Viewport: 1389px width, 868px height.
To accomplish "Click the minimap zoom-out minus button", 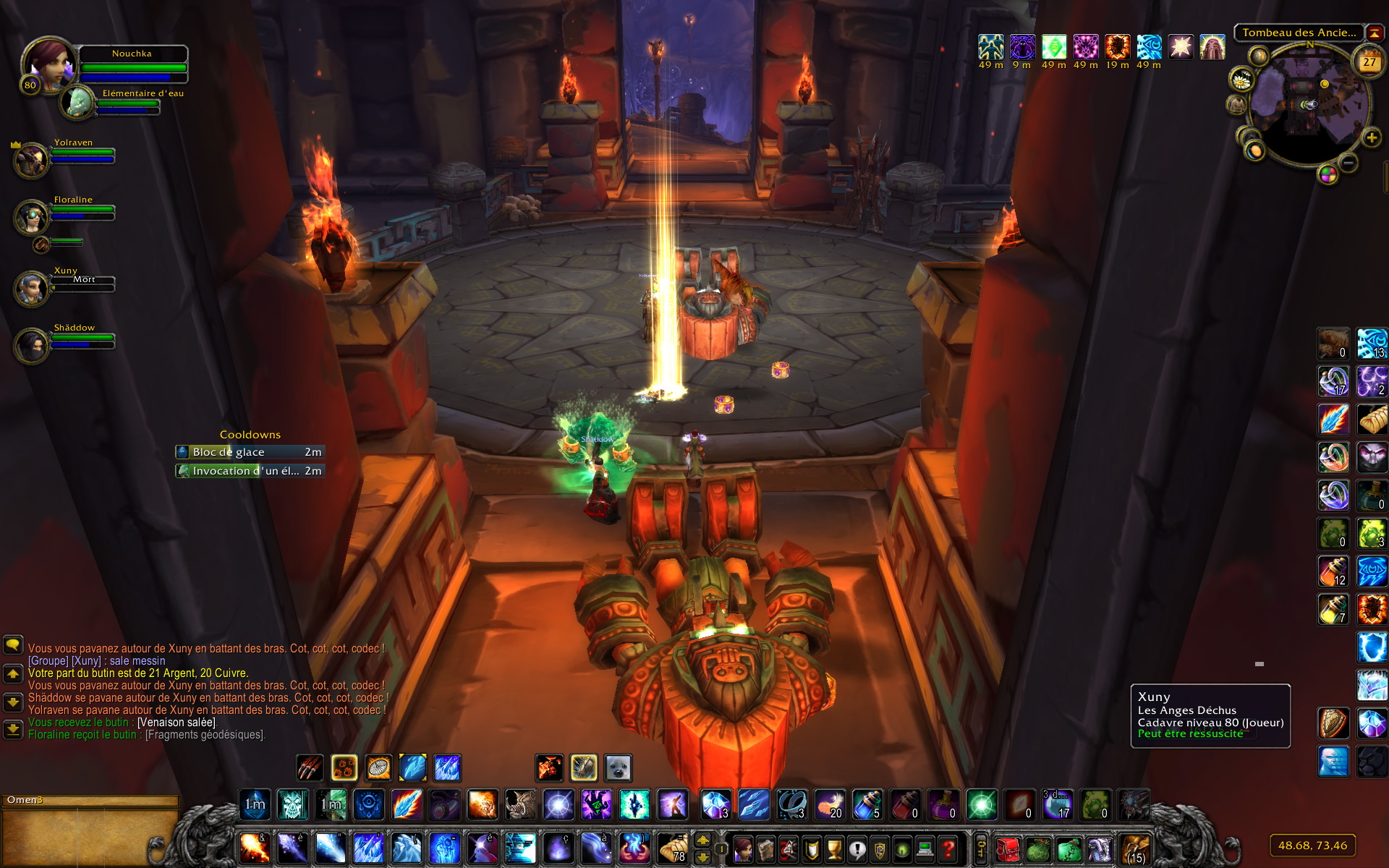I will [x=1348, y=163].
